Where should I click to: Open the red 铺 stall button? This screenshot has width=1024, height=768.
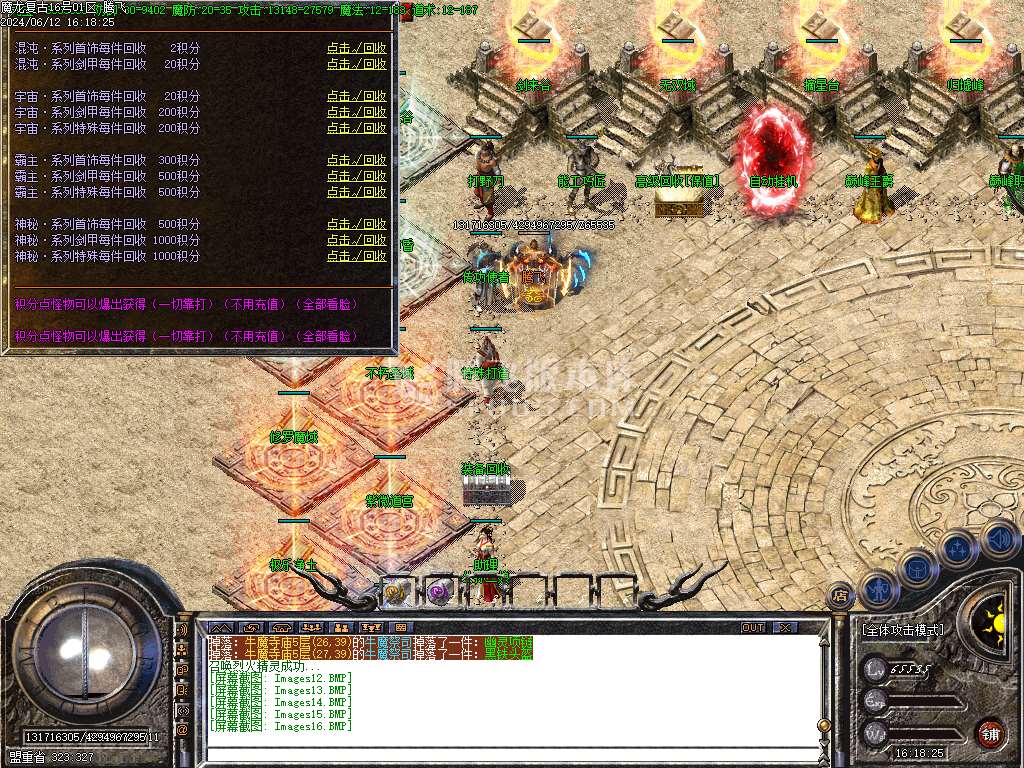coord(989,732)
